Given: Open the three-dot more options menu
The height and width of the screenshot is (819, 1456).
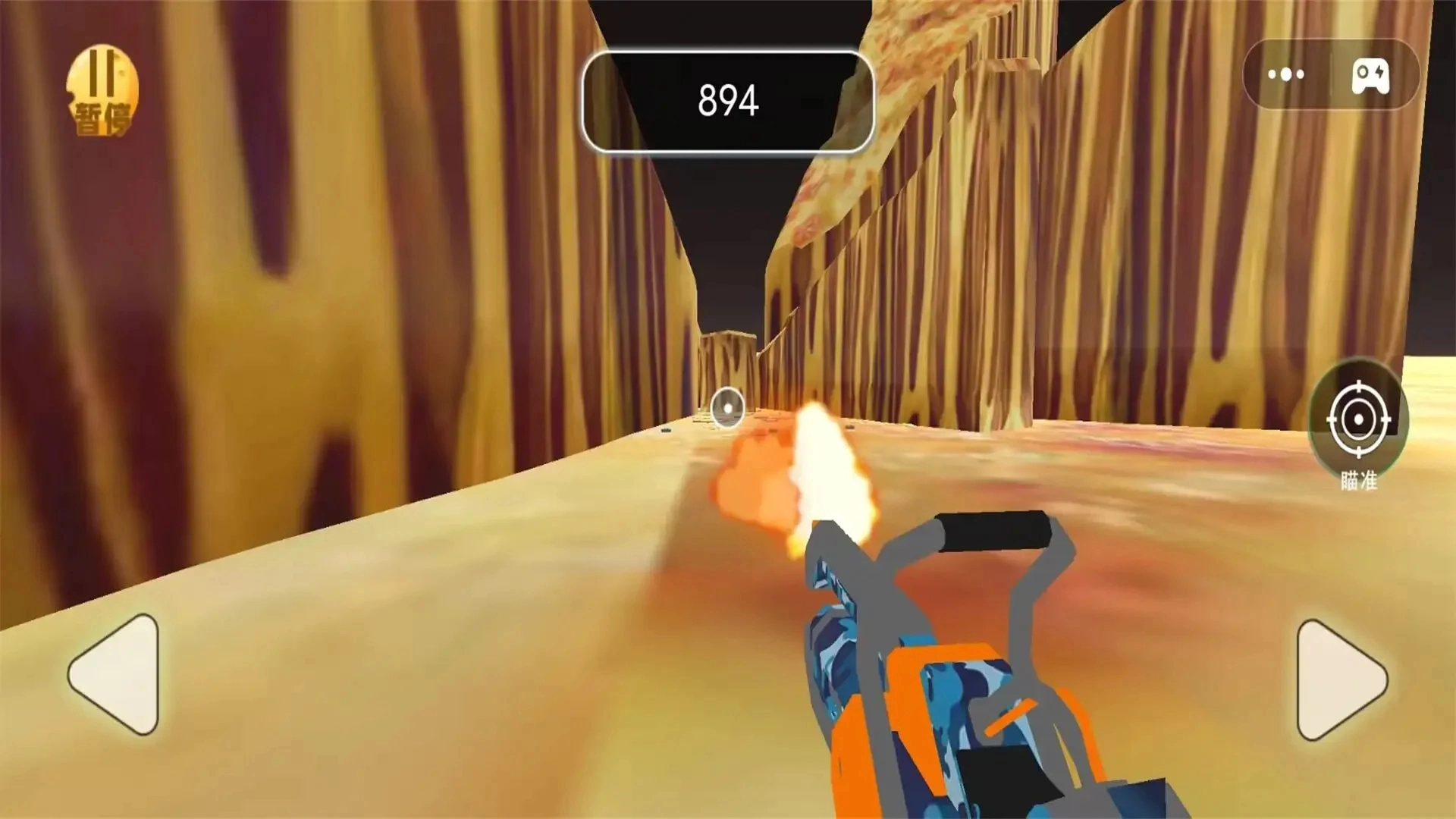Looking at the screenshot, I should pos(1286,74).
